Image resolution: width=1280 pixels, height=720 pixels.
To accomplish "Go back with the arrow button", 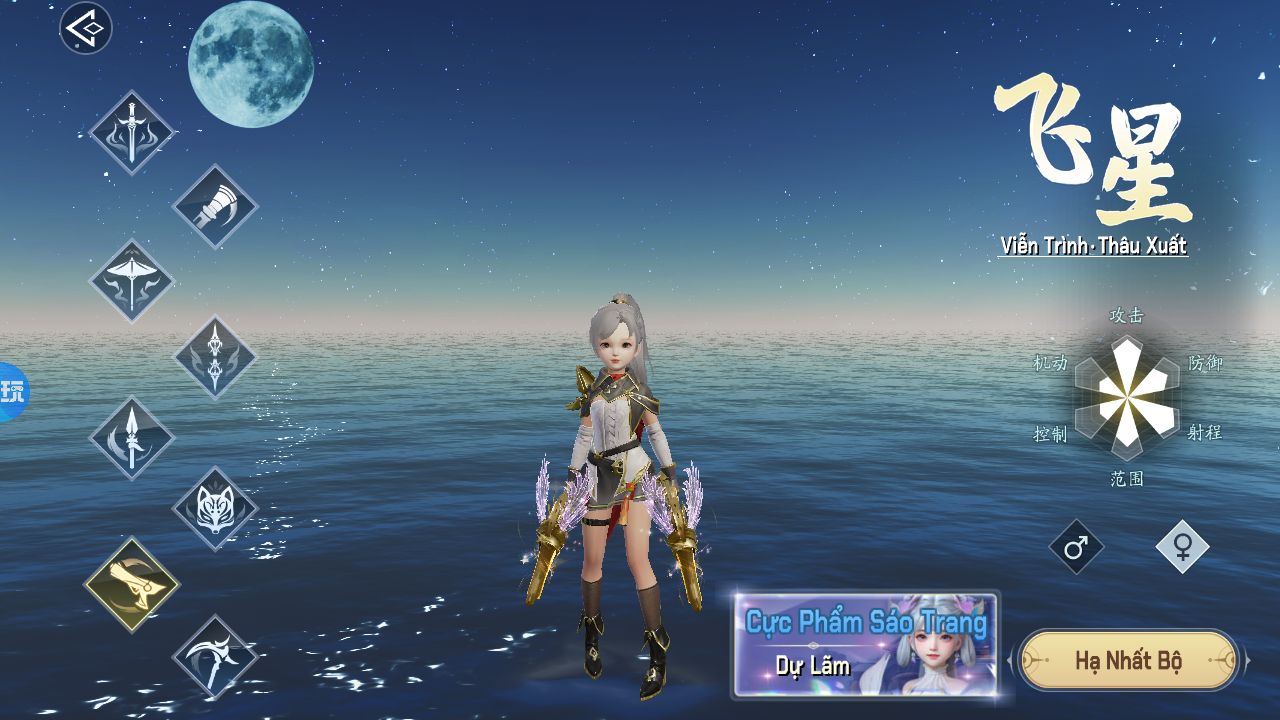I will pos(86,28).
